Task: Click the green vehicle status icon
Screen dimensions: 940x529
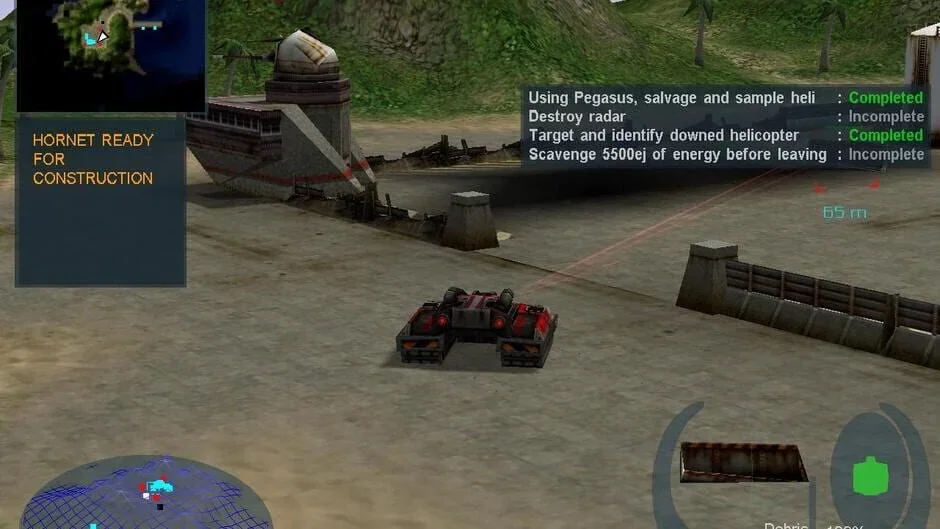Action: pyautogui.click(x=870, y=475)
